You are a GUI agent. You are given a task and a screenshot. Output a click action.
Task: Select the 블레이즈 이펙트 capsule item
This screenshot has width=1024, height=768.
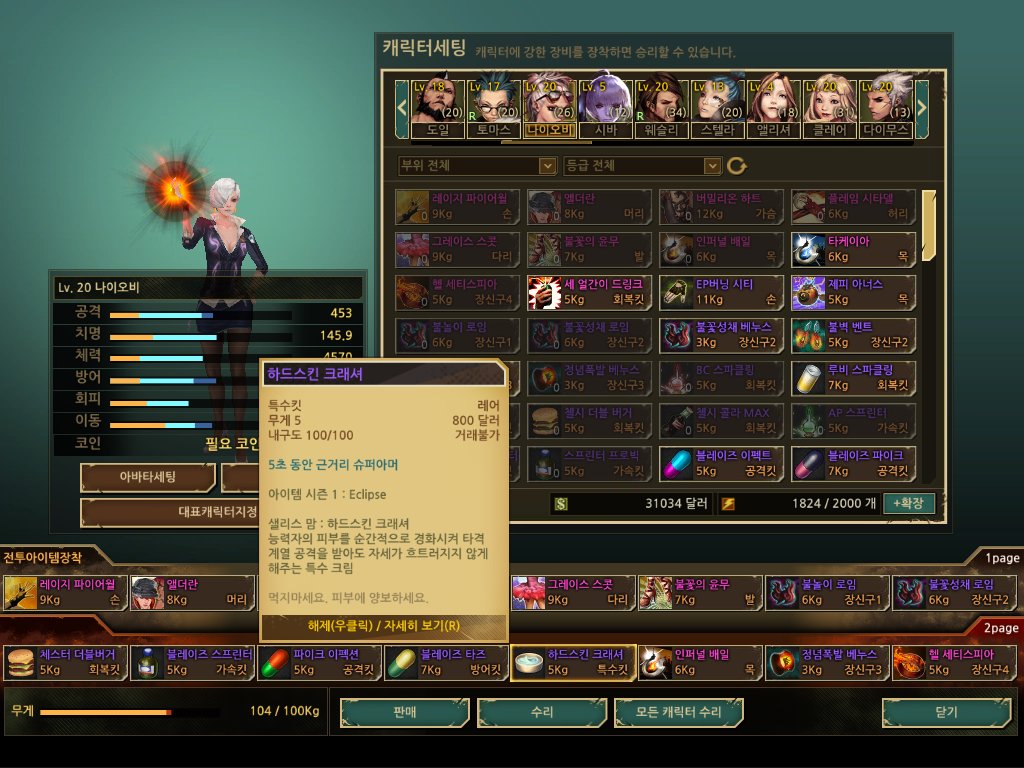tap(721, 462)
